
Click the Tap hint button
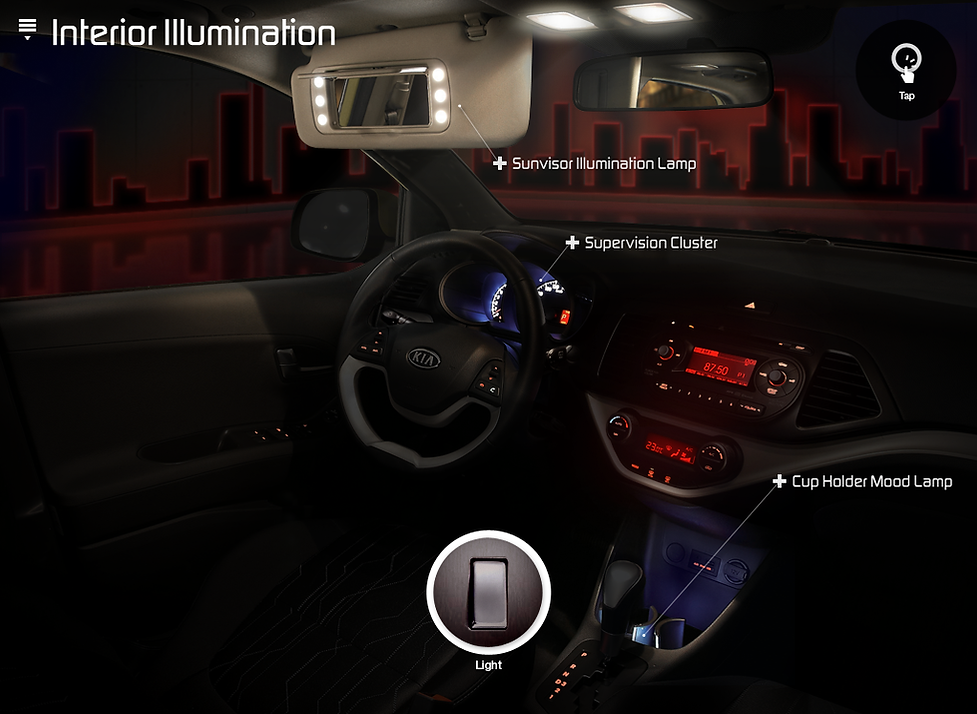[906, 70]
